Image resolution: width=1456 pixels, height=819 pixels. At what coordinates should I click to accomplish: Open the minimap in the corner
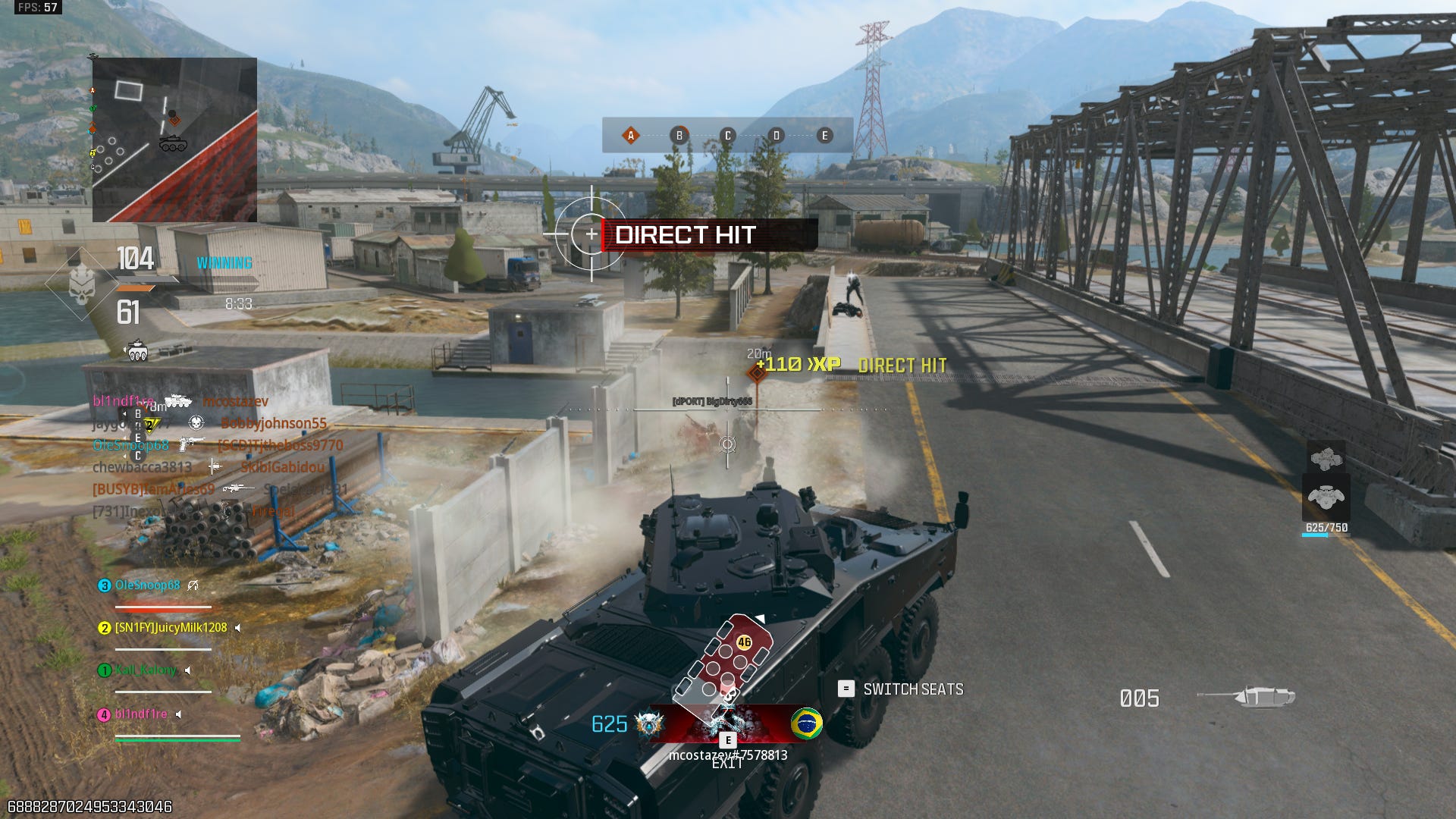pyautogui.click(x=174, y=140)
